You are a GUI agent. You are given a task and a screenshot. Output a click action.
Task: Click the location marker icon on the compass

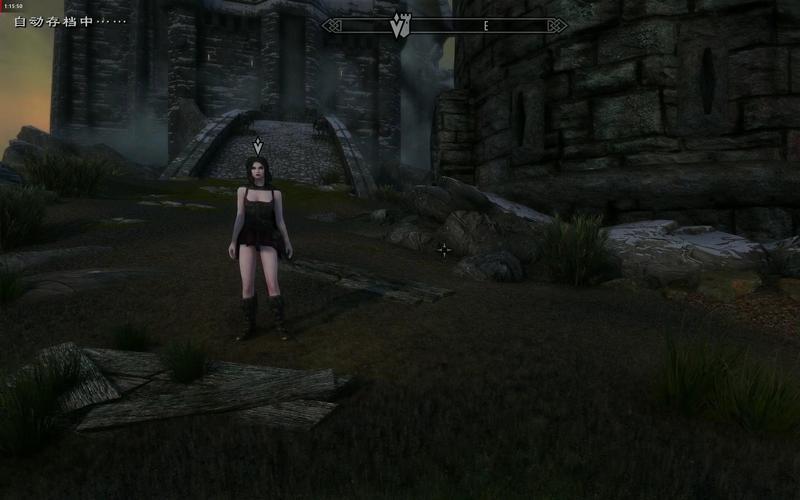pyautogui.click(x=400, y=26)
